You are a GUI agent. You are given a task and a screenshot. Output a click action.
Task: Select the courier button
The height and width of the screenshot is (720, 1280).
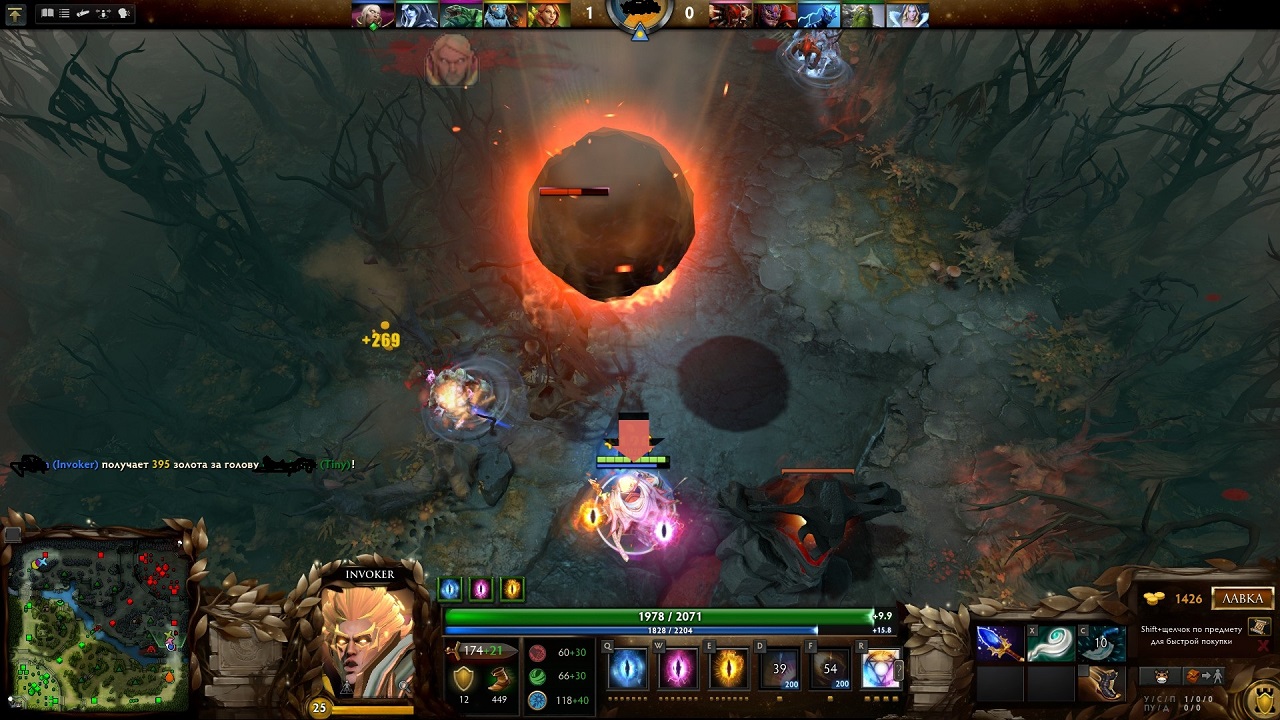point(1161,676)
